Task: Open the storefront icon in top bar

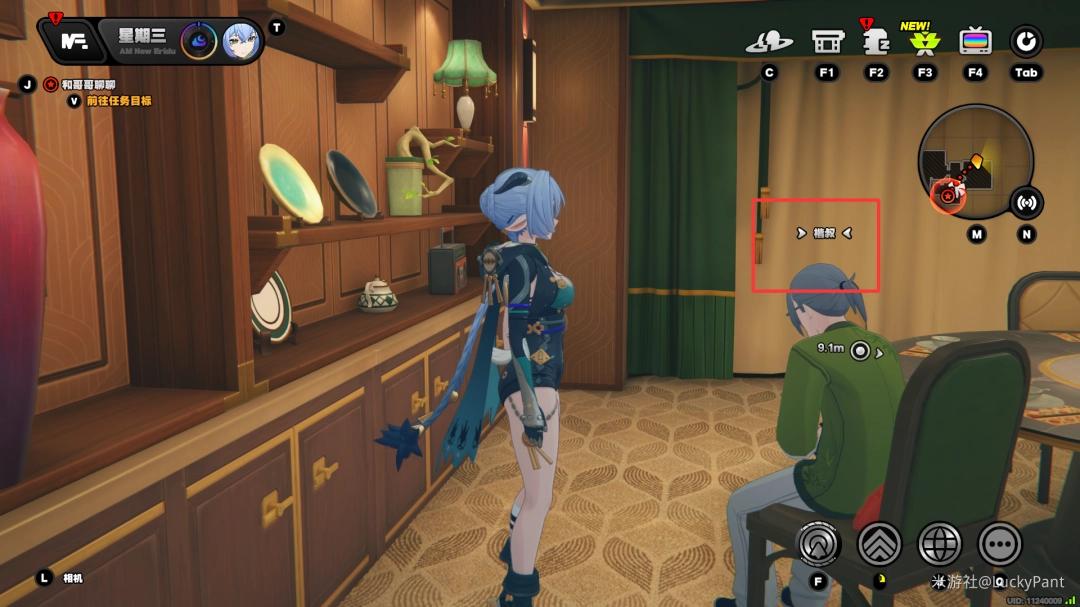Action: [827, 42]
